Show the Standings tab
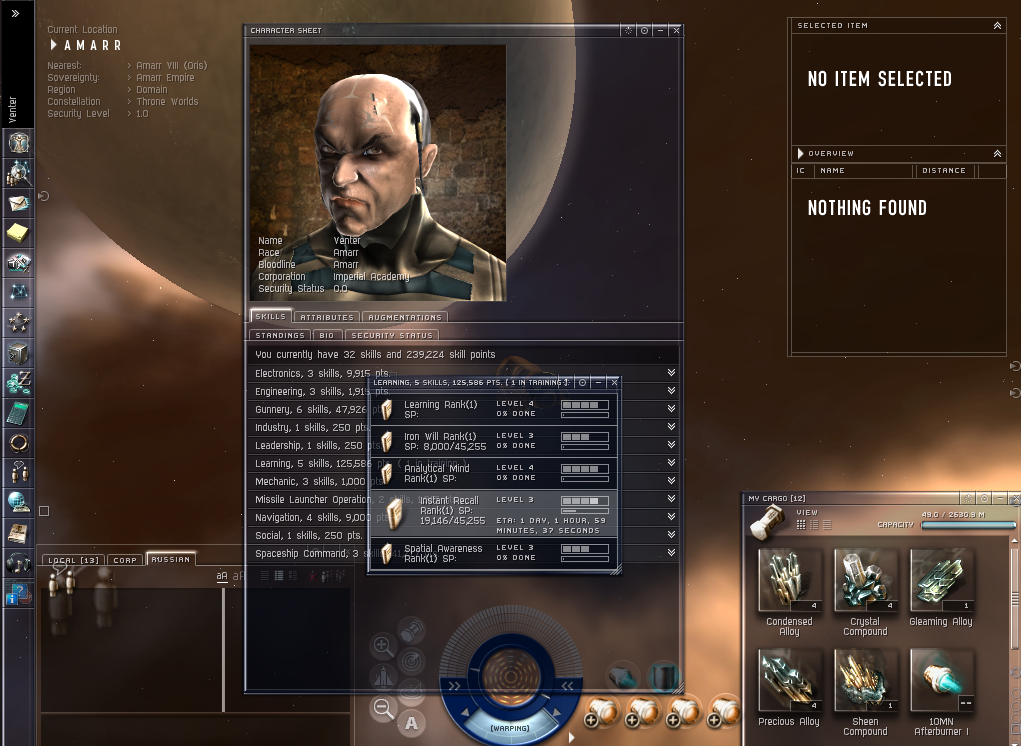Viewport: 1021px width, 746px height. (279, 335)
